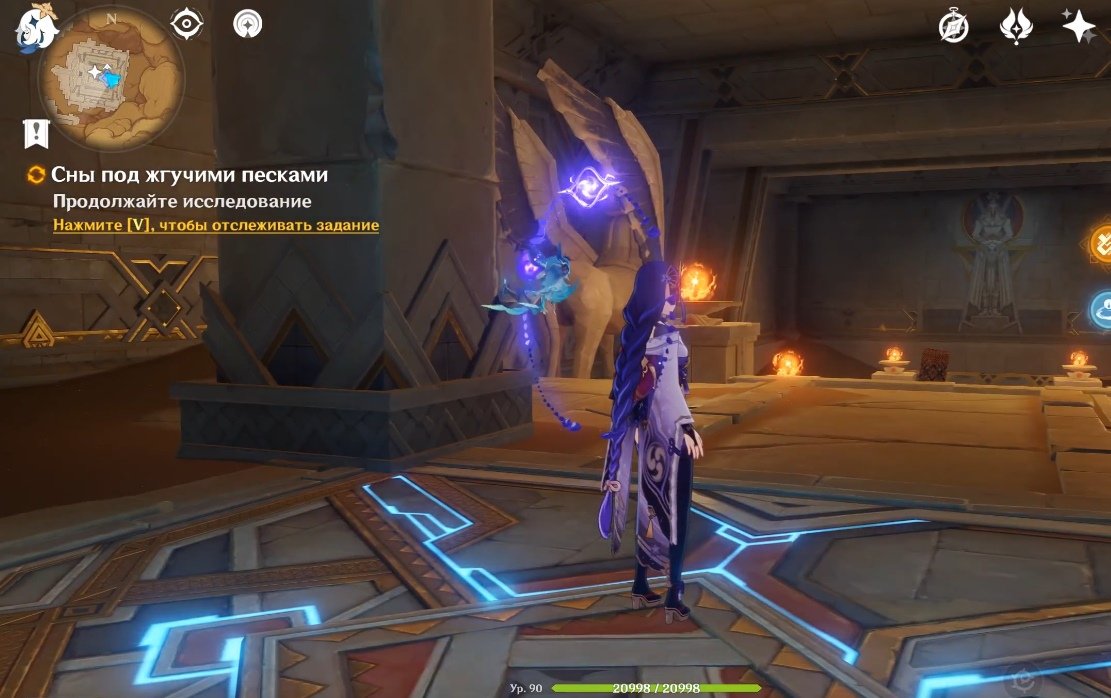Click the circular beacon icon beside the minimap
1111x698 pixels.
[247, 23]
